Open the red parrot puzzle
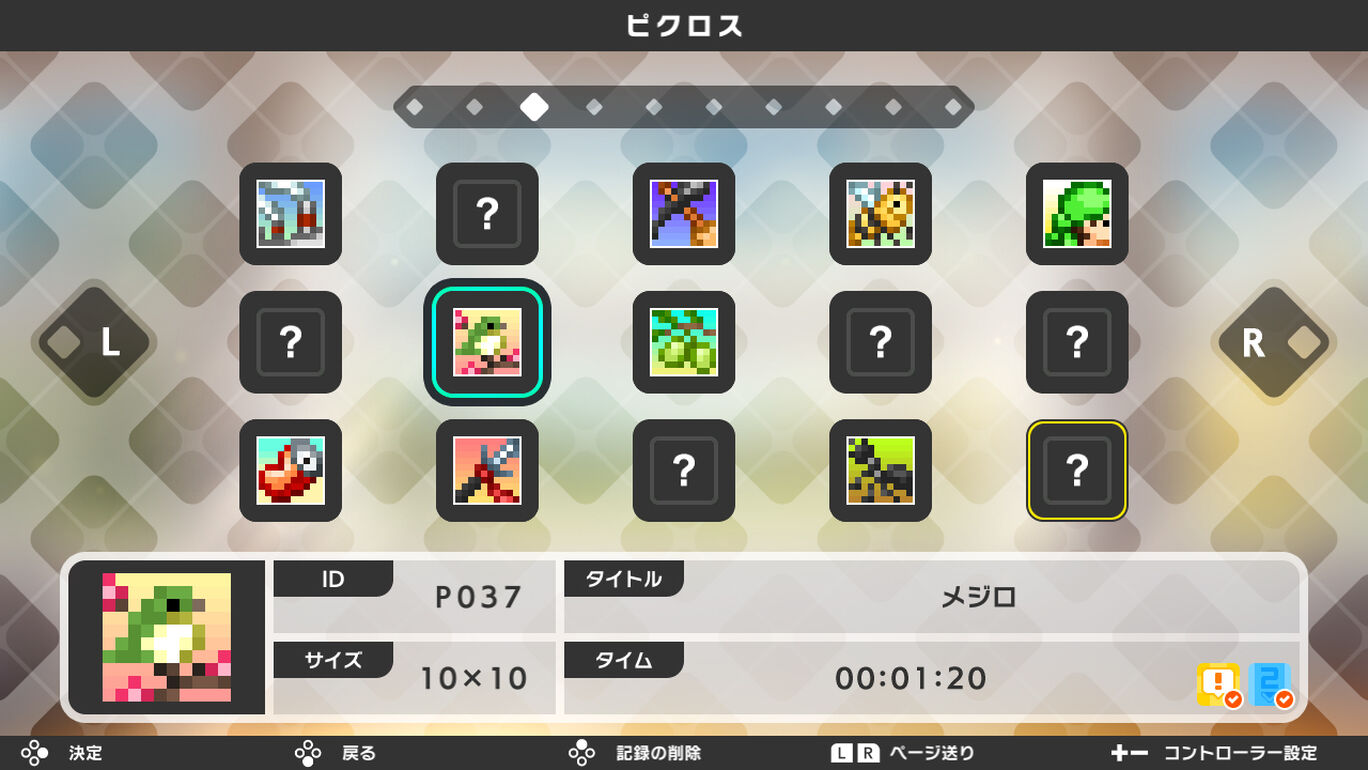Image resolution: width=1368 pixels, height=770 pixels. [290, 471]
